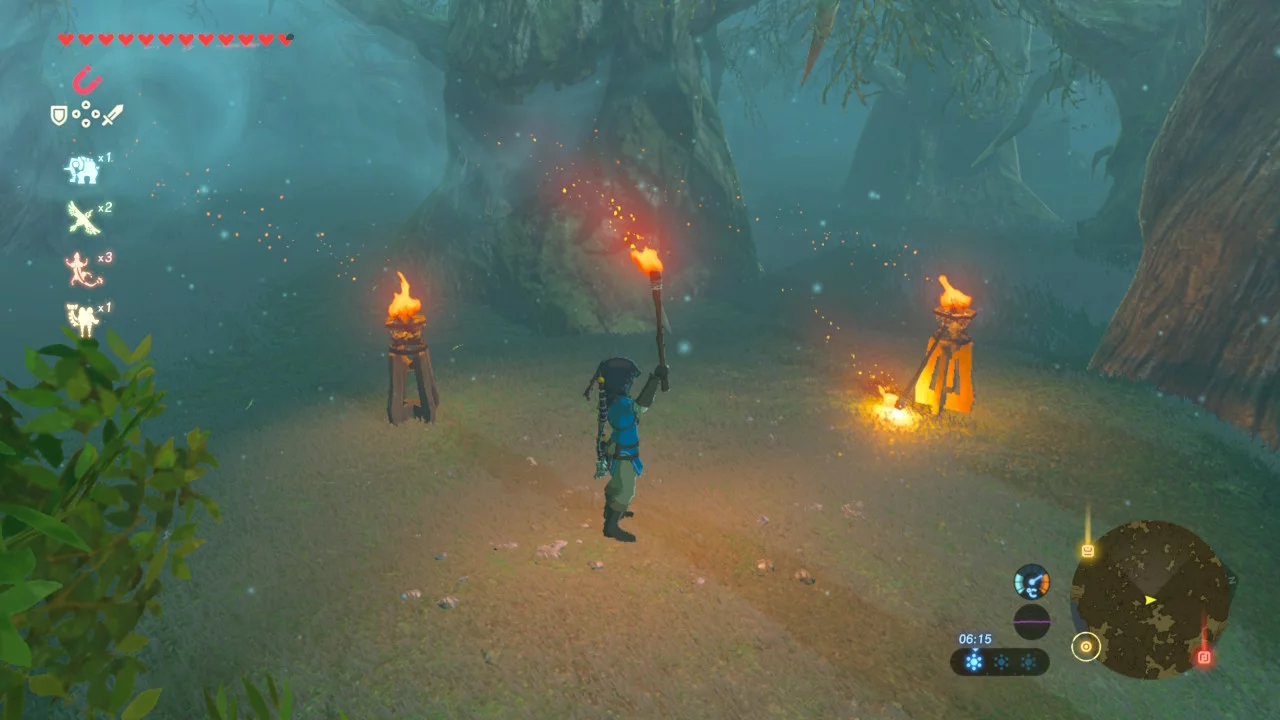Toggle the shrine sensor circle on the minimap
This screenshot has height=720, width=1280.
click(x=1086, y=646)
